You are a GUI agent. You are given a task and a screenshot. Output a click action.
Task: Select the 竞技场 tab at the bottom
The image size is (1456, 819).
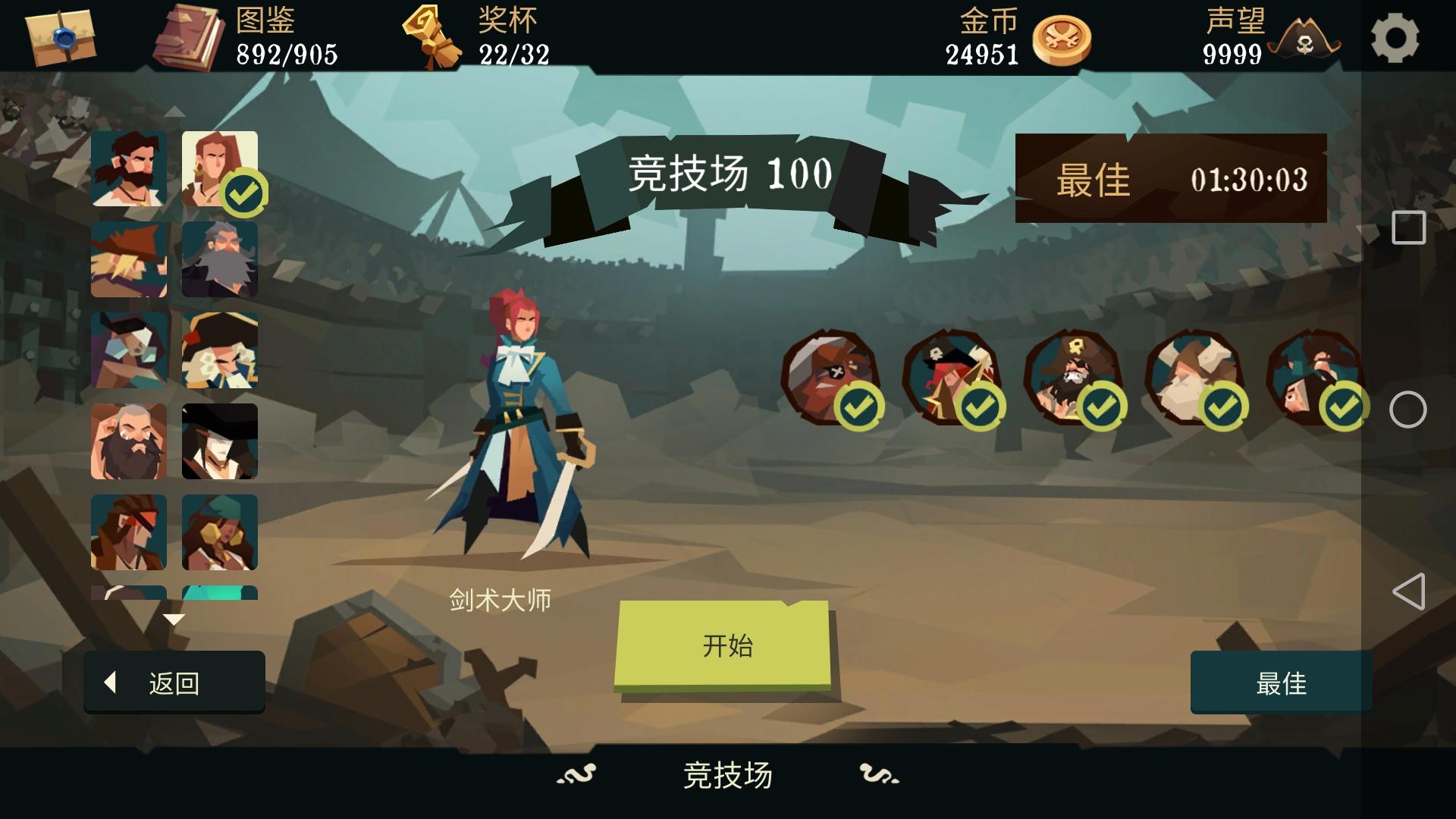tap(726, 775)
